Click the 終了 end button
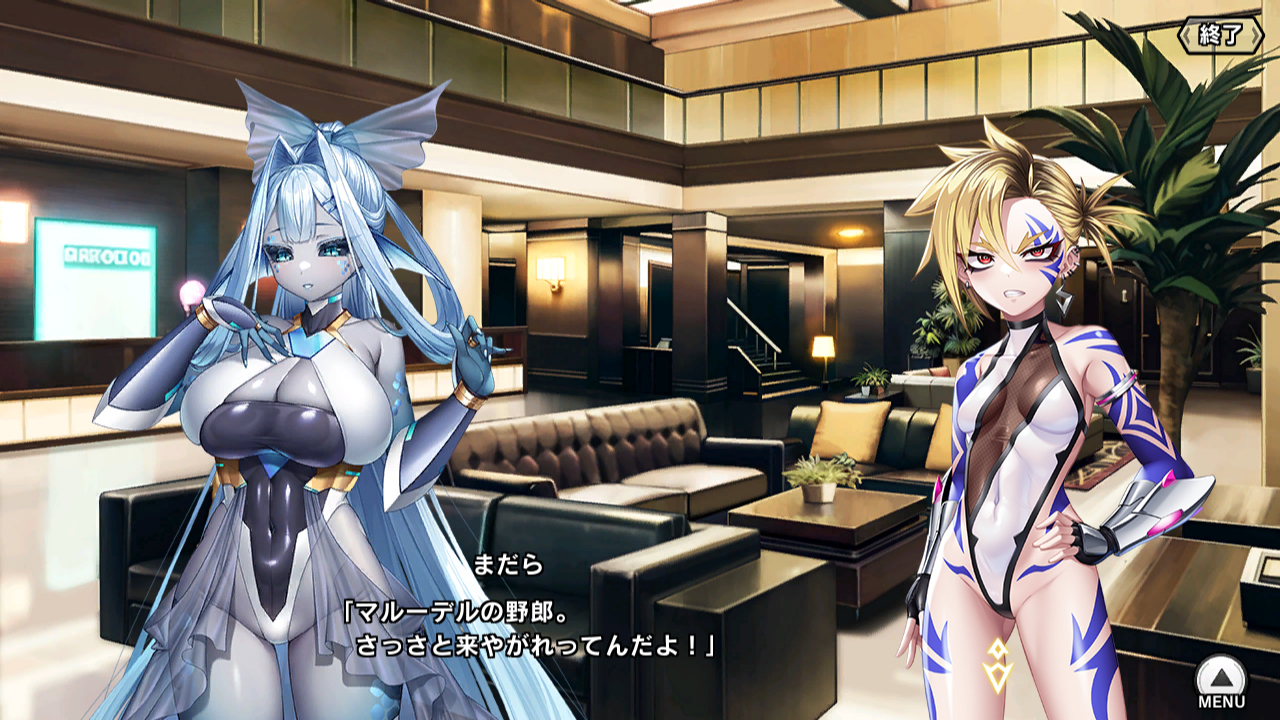1280x720 pixels. pos(1220,36)
